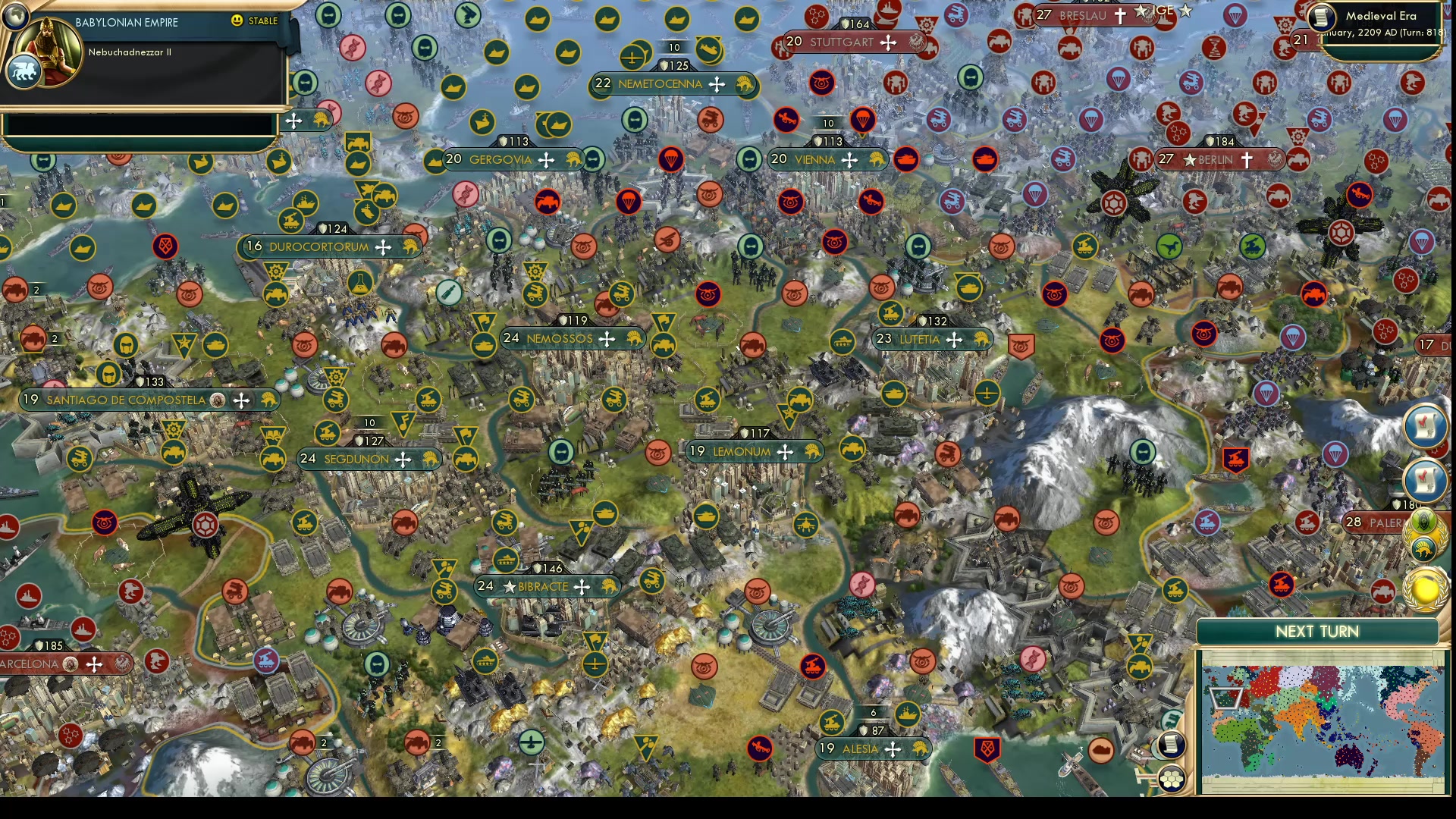Click the smiley STABLE happiness indicator
This screenshot has width=1456, height=819.
(238, 21)
